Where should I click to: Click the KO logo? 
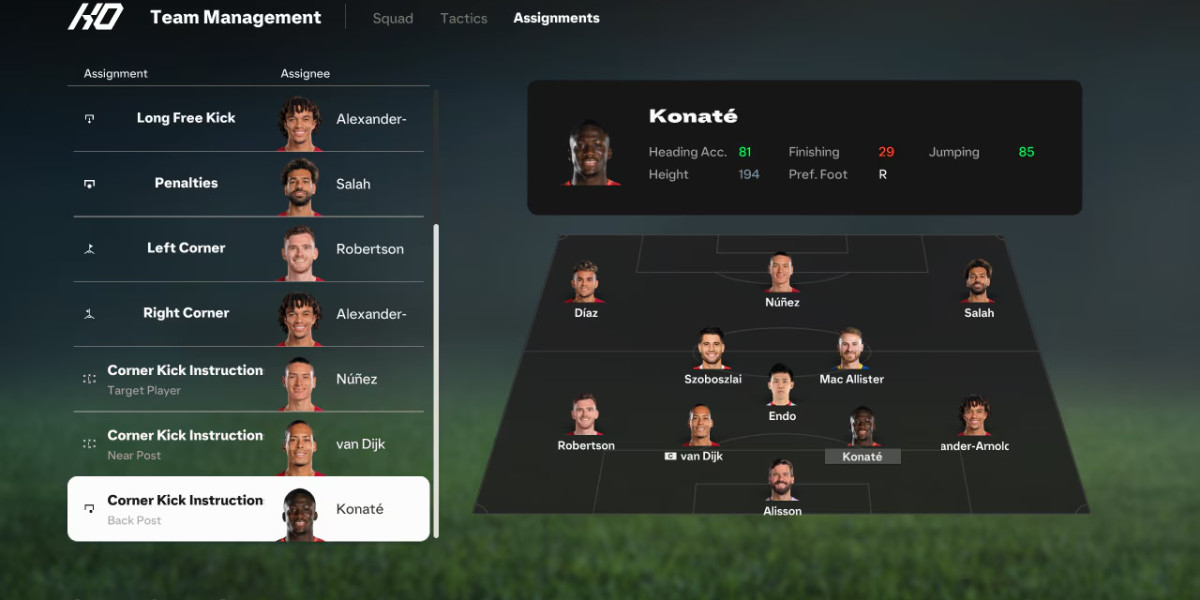click(95, 17)
